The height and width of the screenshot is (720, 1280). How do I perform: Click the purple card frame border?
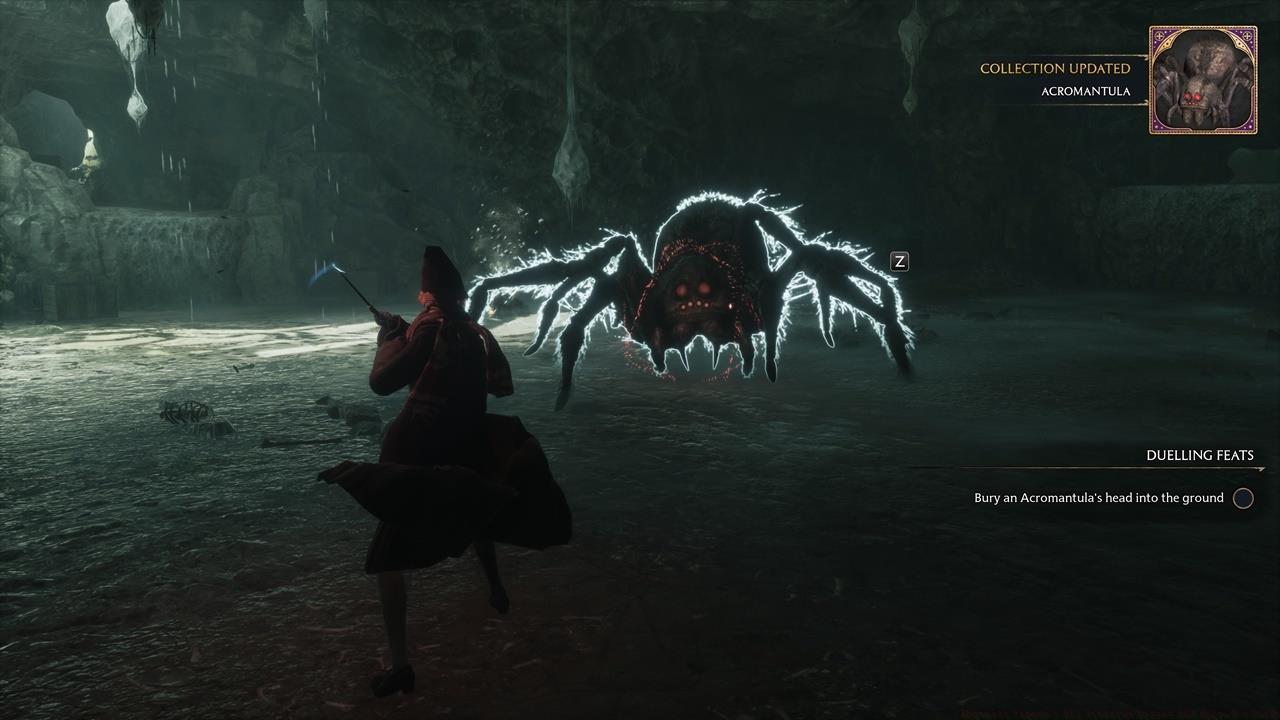1152,80
